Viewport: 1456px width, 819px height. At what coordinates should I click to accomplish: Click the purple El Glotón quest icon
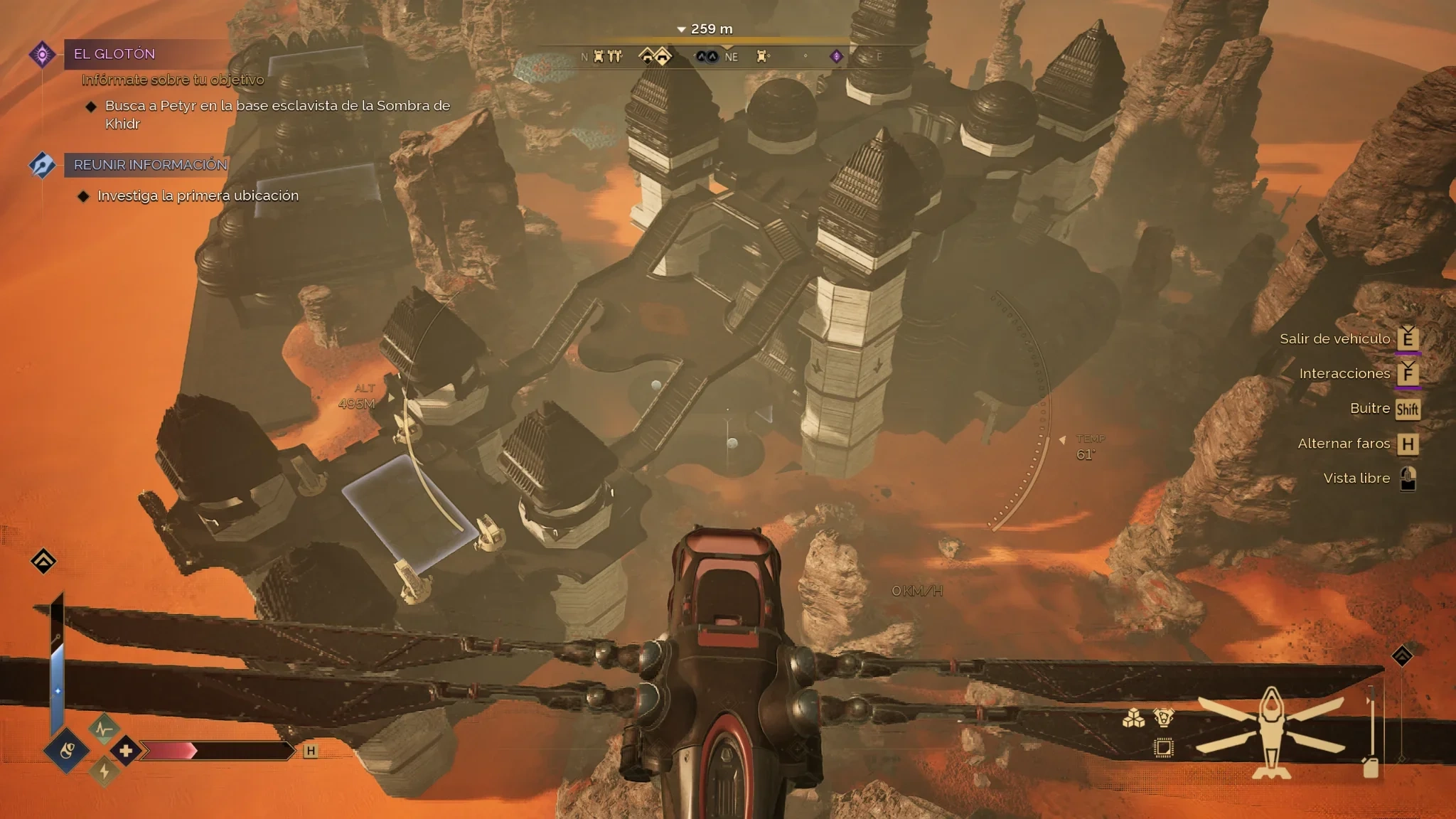click(x=43, y=54)
